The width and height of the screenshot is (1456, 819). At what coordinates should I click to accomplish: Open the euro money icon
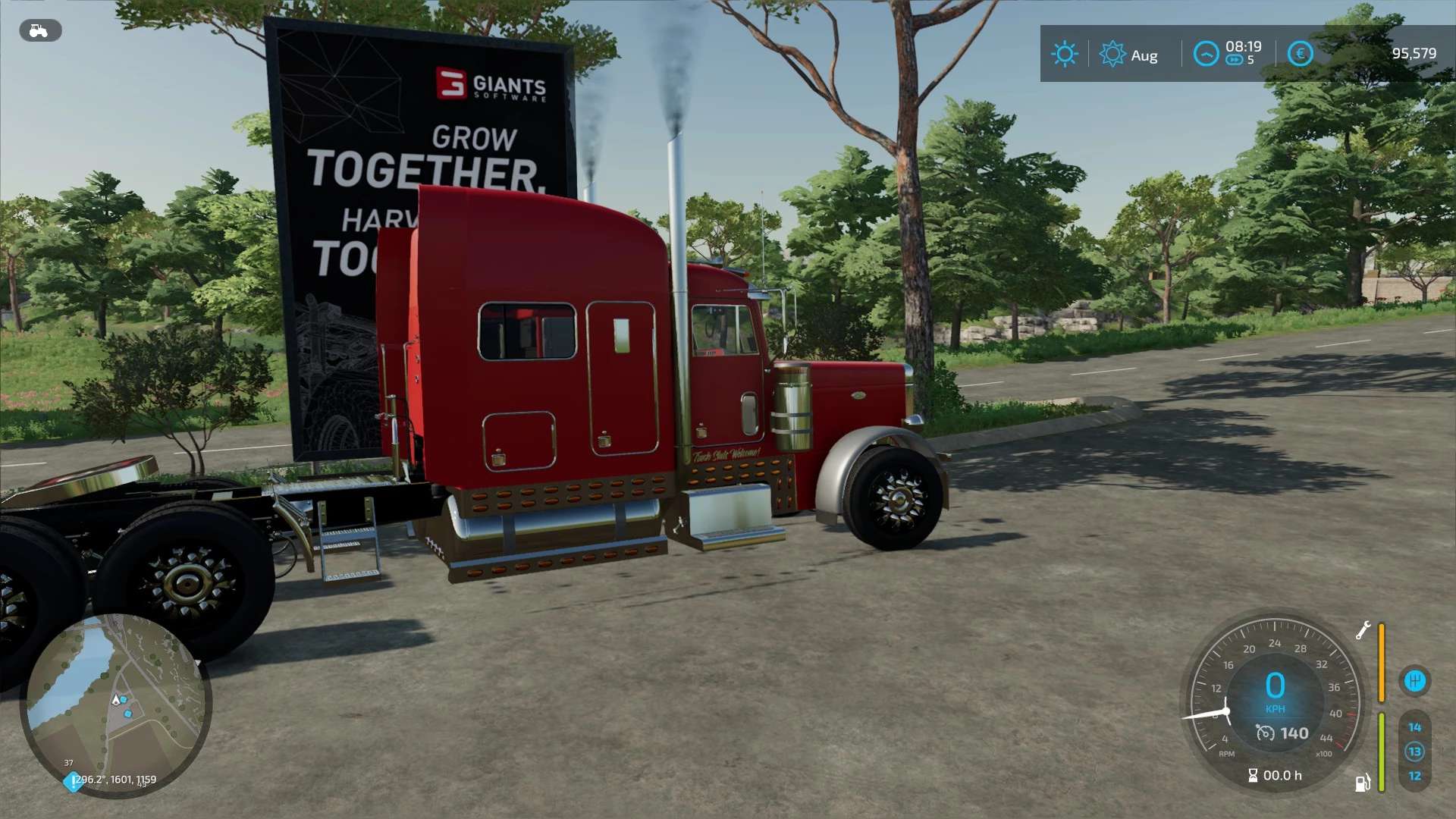[1300, 54]
